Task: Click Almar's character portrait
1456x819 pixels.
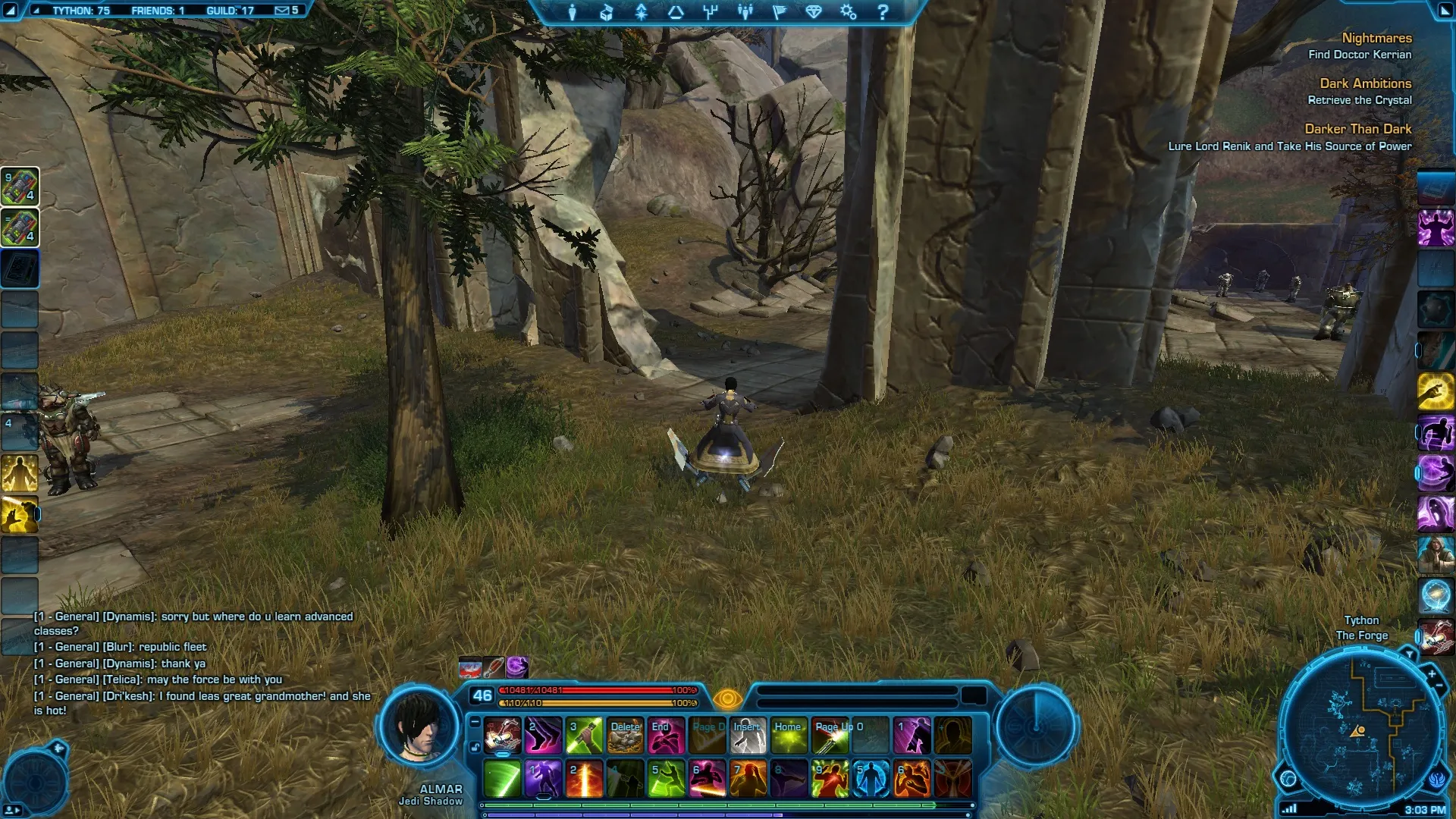Action: [419, 725]
